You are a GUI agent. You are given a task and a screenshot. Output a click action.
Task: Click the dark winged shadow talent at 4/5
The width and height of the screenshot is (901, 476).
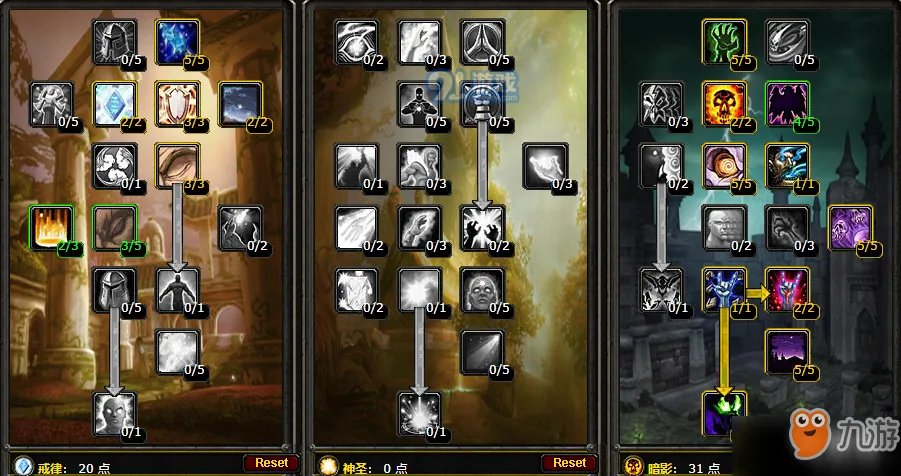(x=786, y=103)
